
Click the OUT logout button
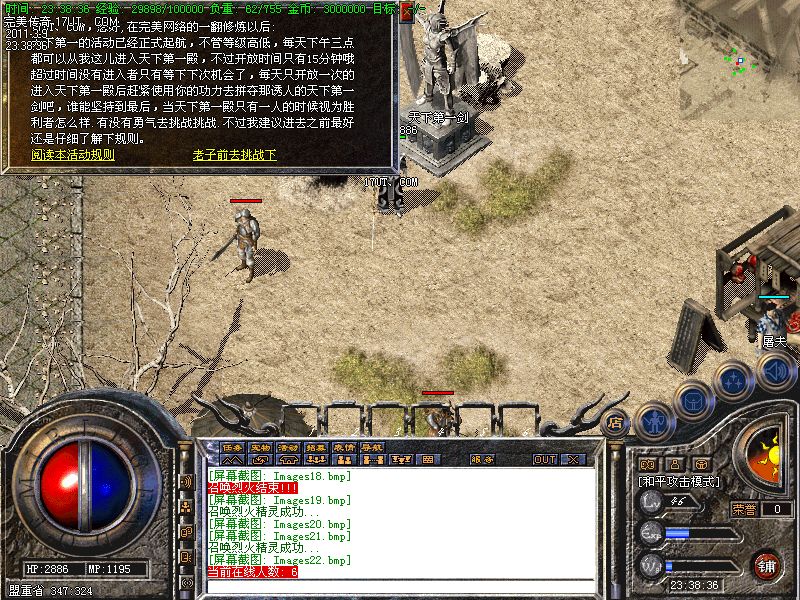(544, 460)
